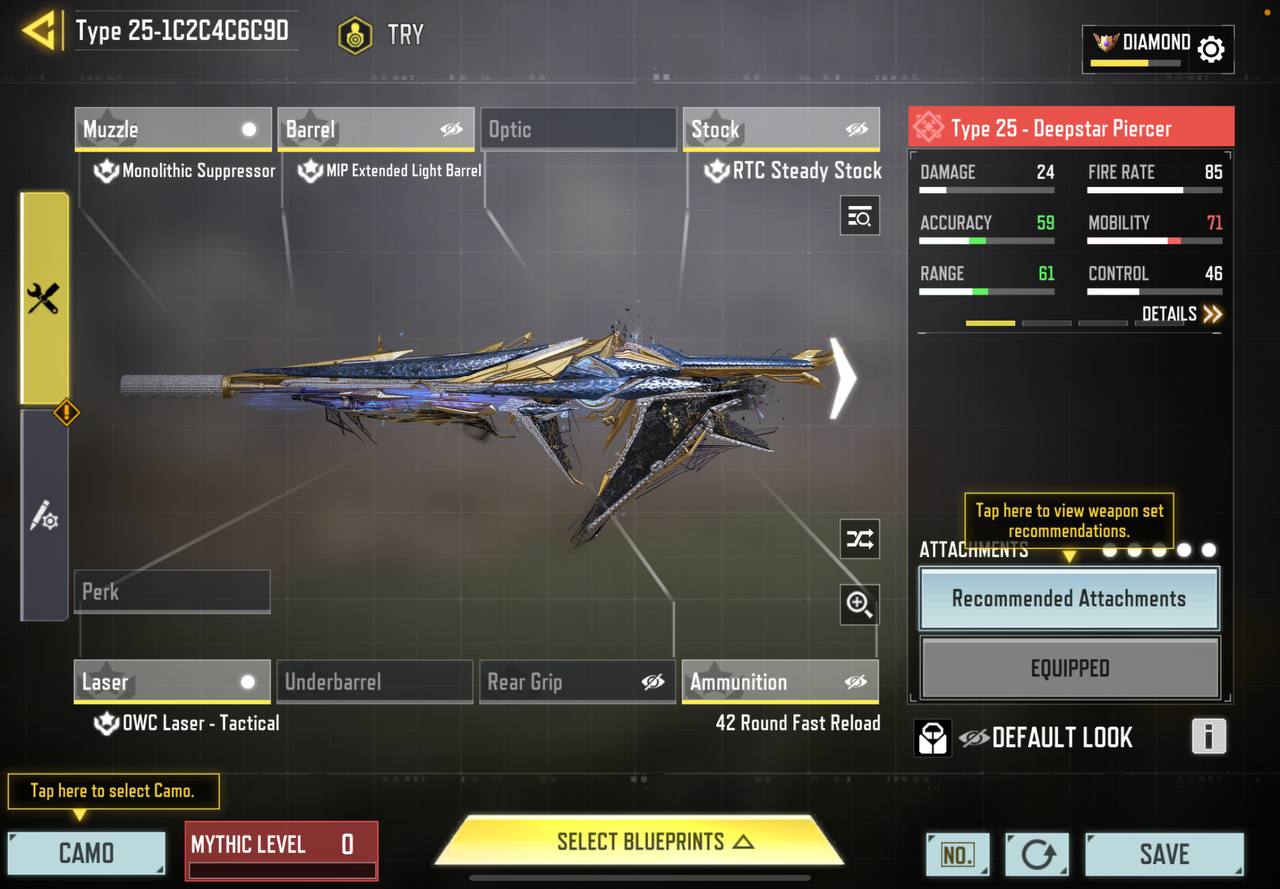This screenshot has width=1280, height=889.
Task: Click the EQUIPPED button
Action: click(x=1069, y=668)
